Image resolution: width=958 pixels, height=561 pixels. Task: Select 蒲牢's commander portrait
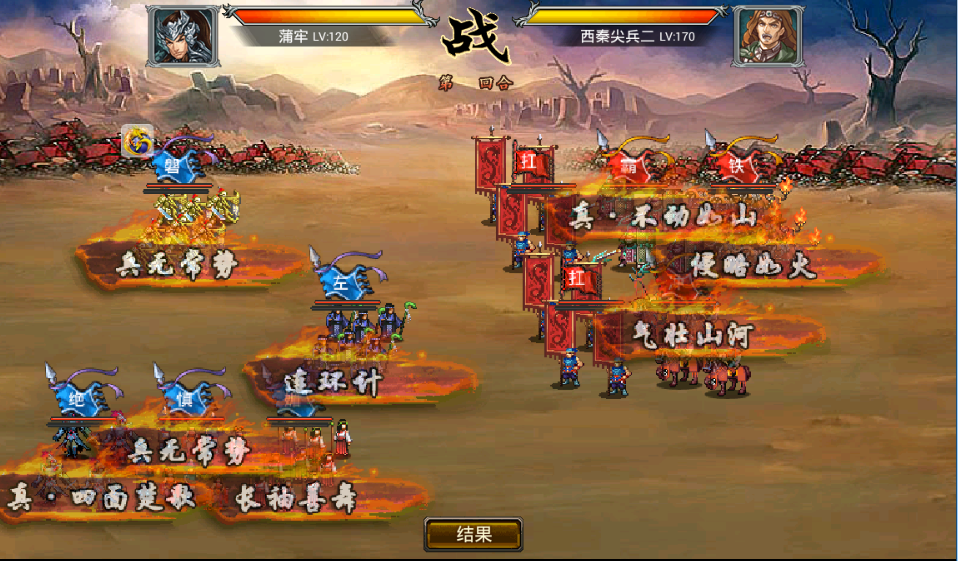point(184,35)
